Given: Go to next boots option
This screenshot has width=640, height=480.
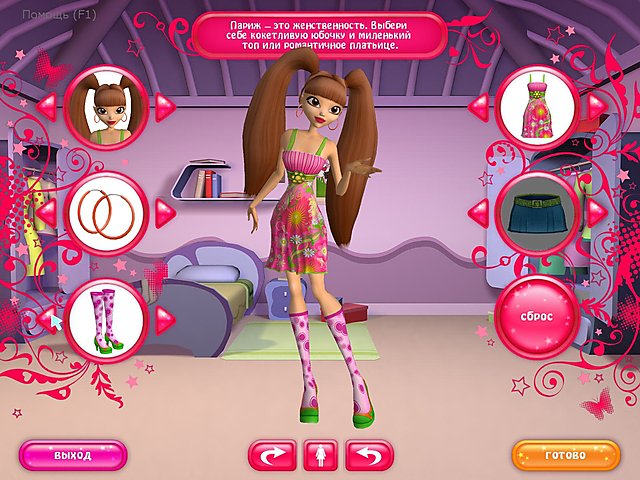Looking at the screenshot, I should tap(165, 318).
